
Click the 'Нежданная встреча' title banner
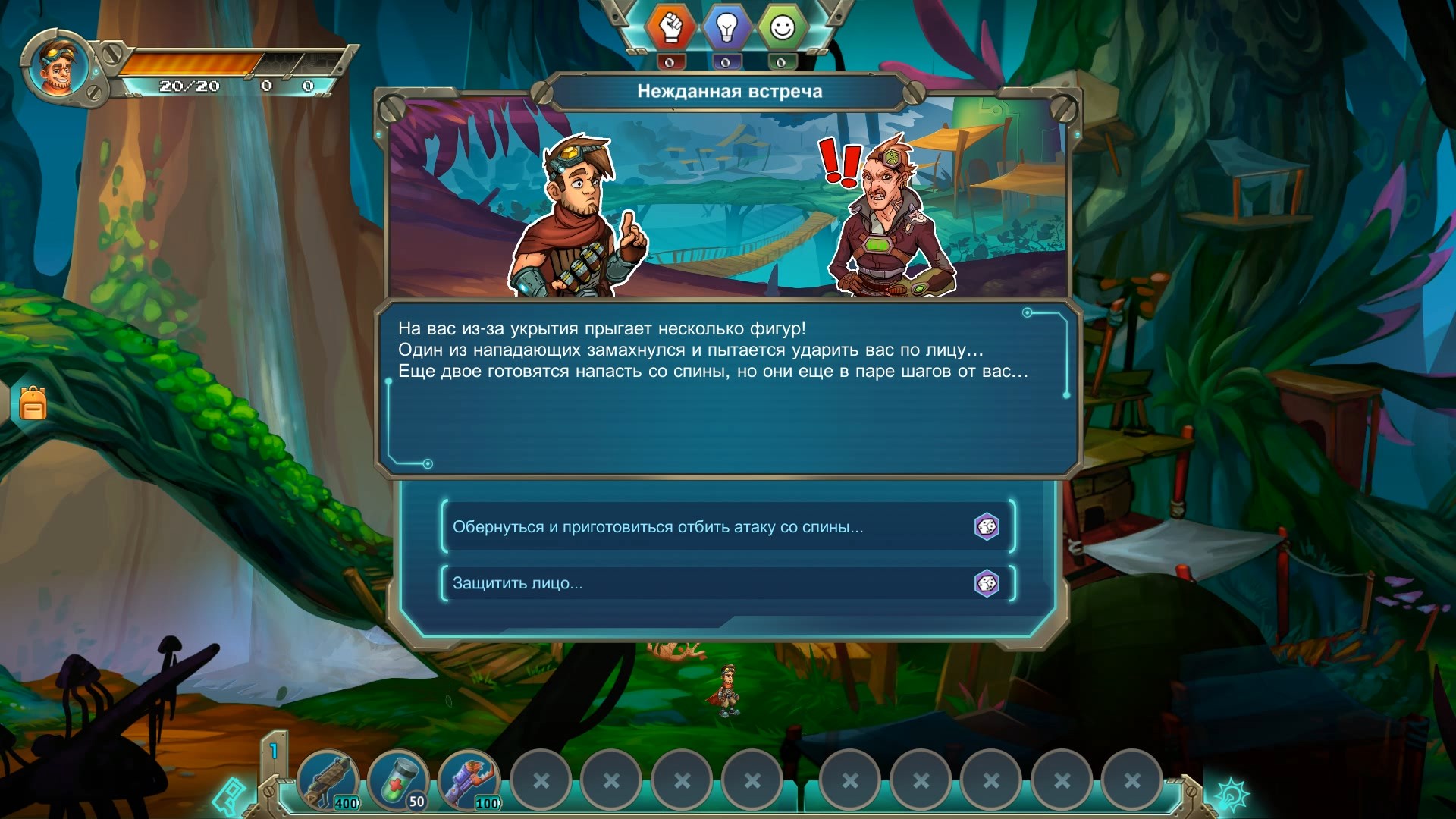point(728,91)
